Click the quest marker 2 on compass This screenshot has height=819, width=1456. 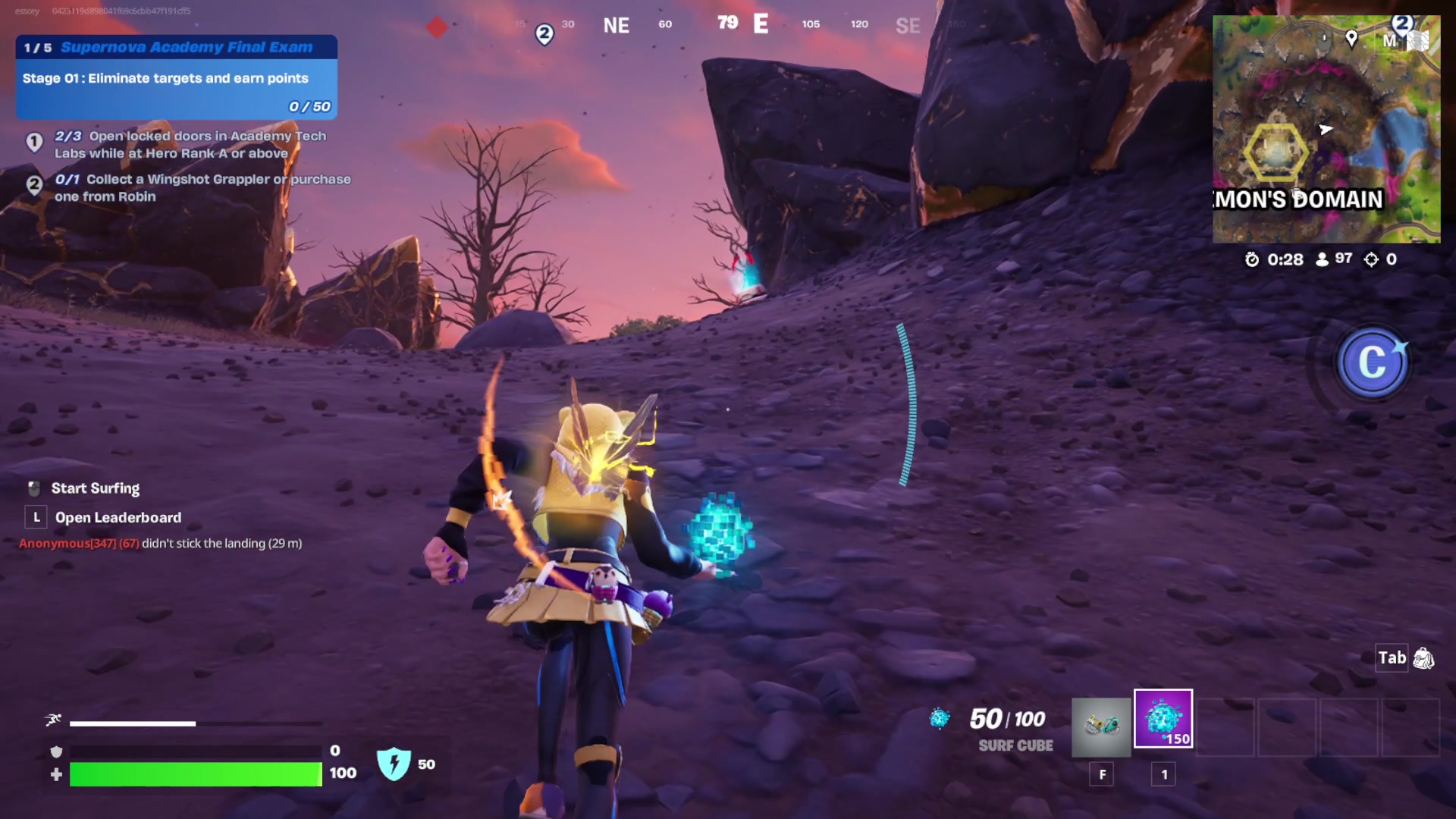544,34
